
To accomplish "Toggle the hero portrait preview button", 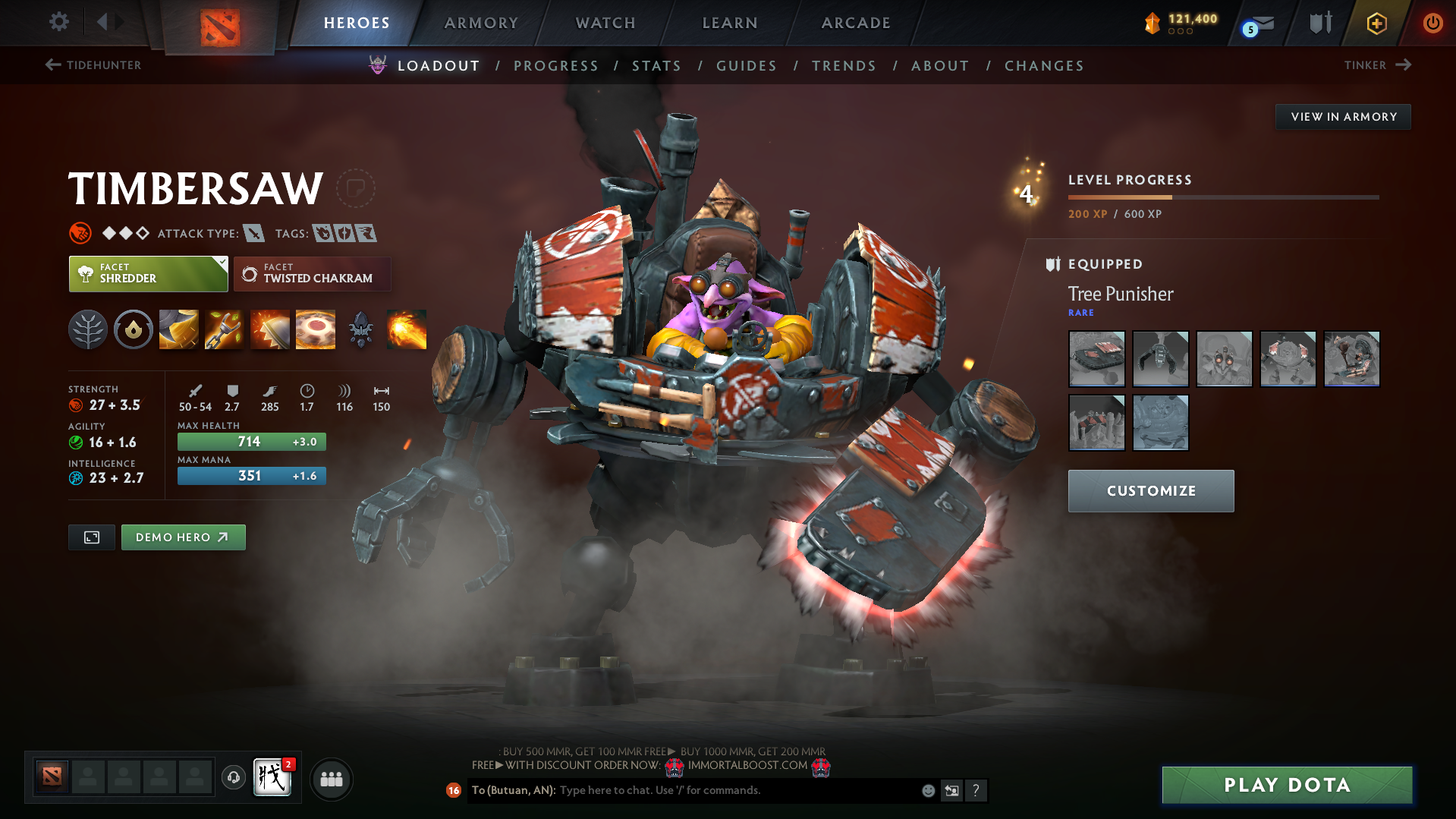I will (x=91, y=537).
